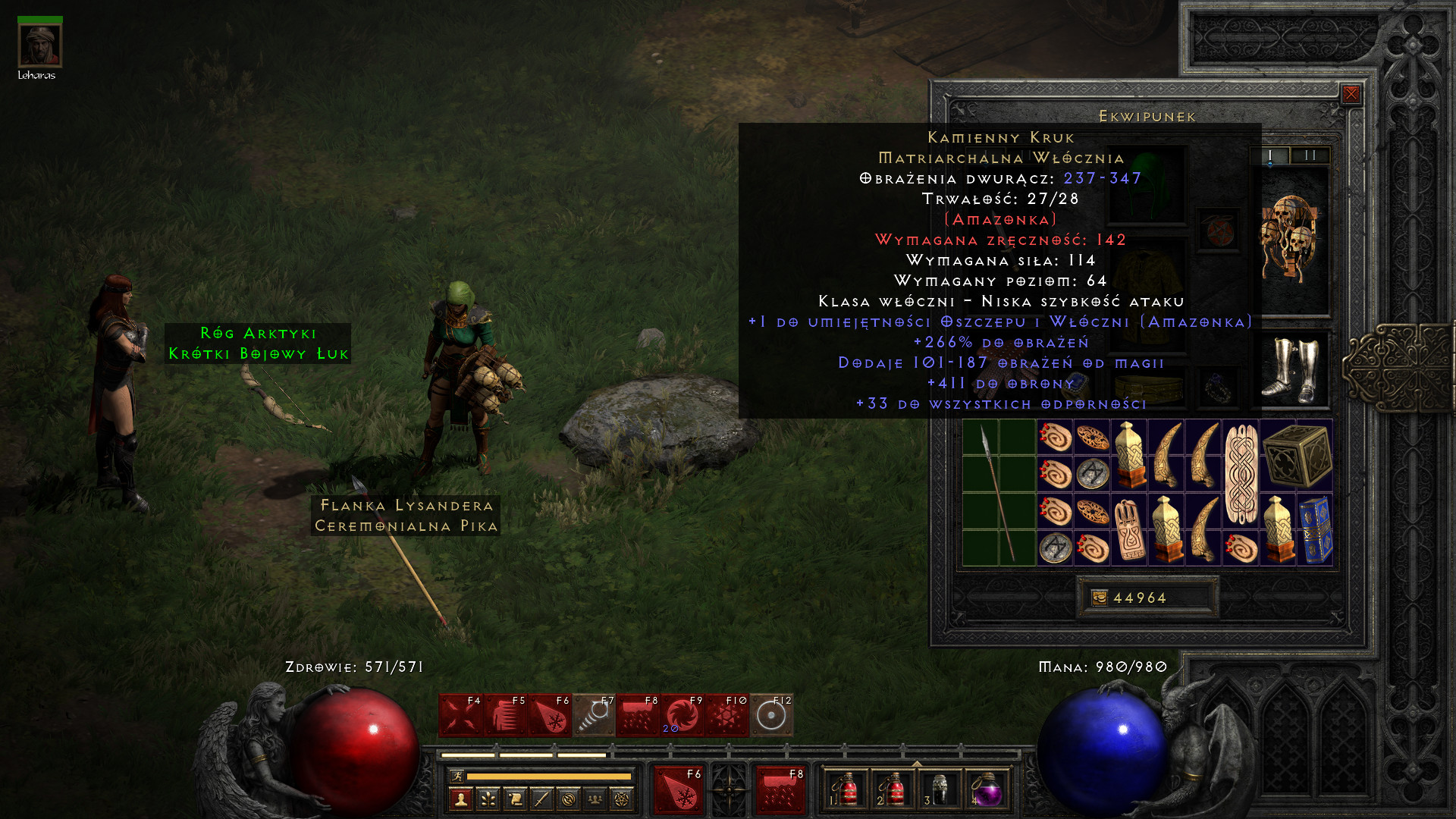Open the right-click skill selector (F8)
Screen dimensions: 1456x819
point(780,789)
